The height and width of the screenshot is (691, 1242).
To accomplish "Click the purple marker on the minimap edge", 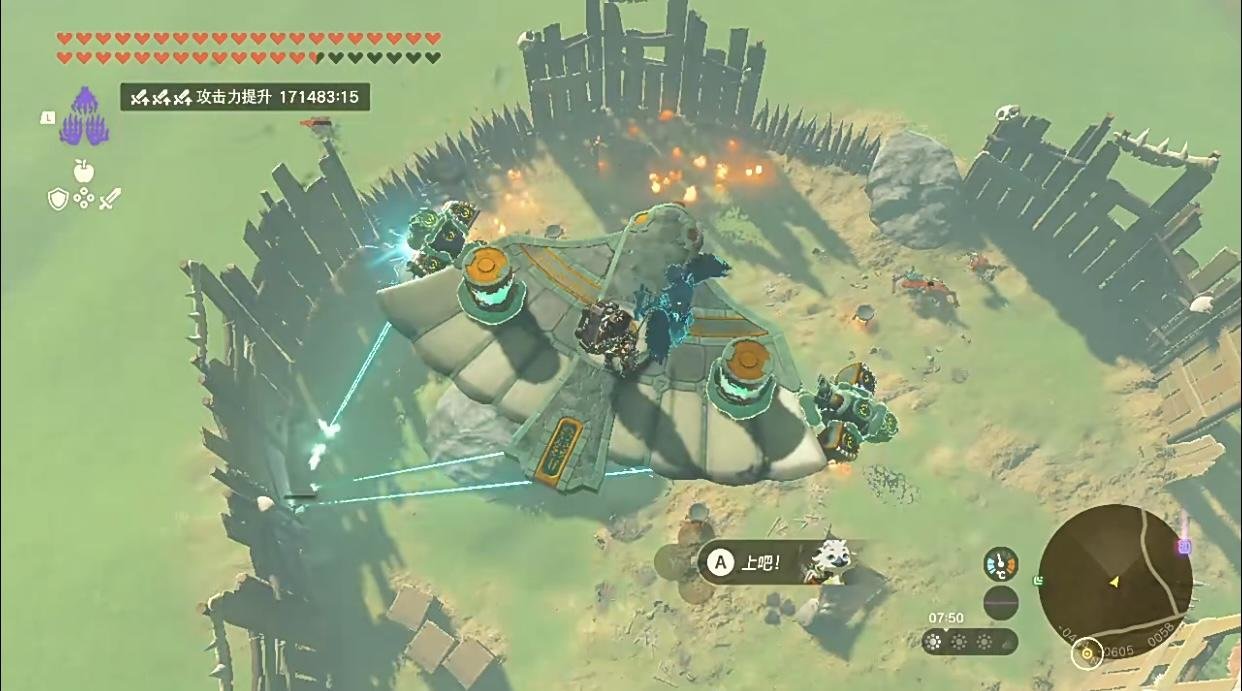I will (x=1185, y=546).
